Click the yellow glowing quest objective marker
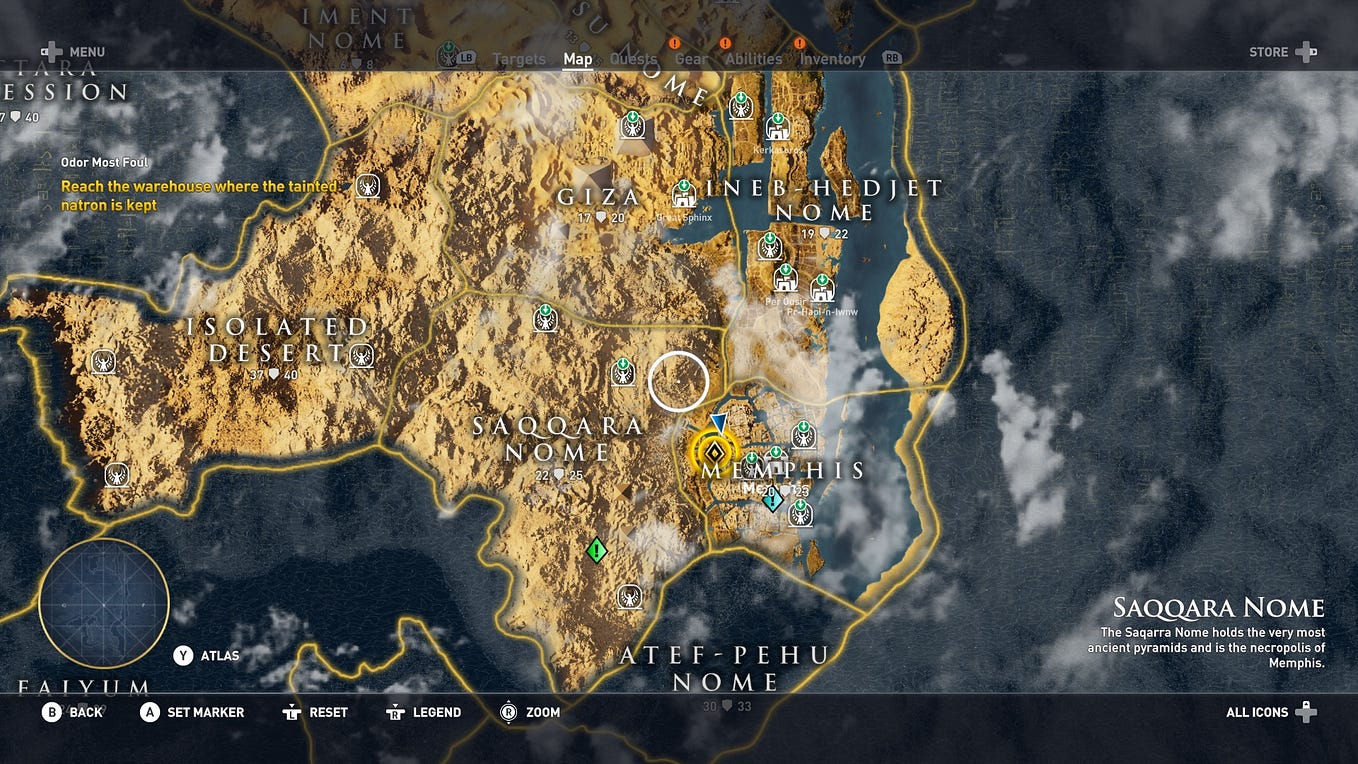This screenshot has height=764, width=1358. [712, 451]
